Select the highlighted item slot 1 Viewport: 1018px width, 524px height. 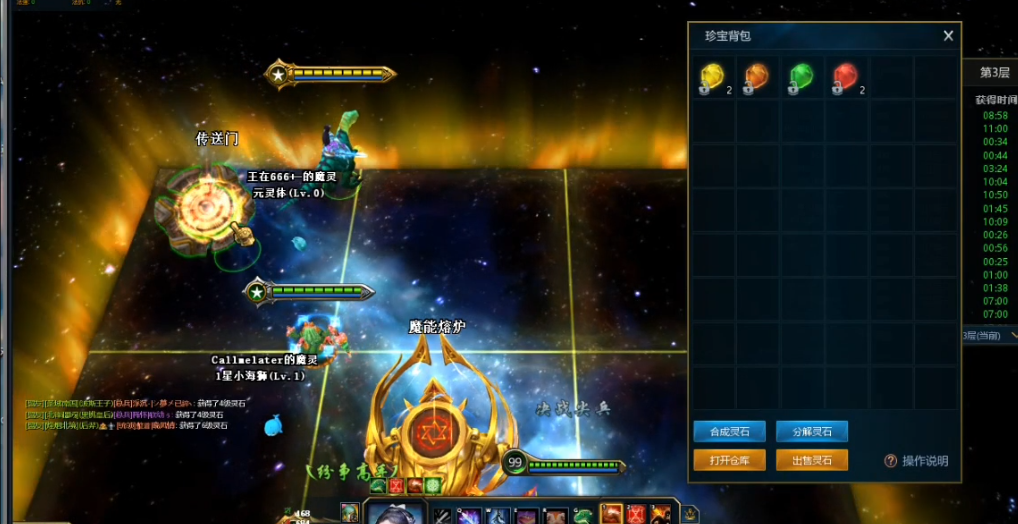pos(611,514)
